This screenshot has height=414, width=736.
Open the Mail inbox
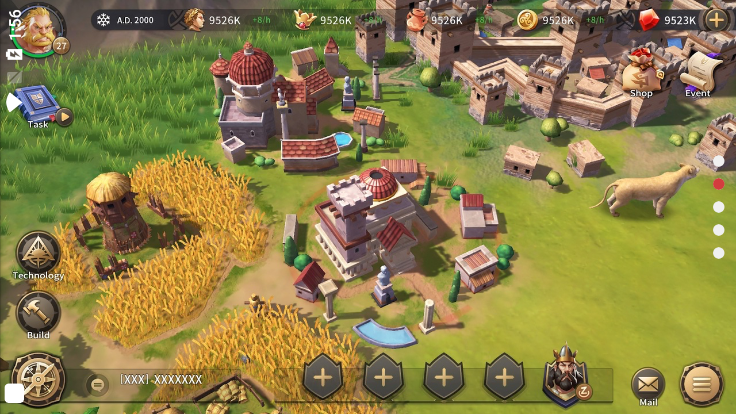click(x=648, y=383)
